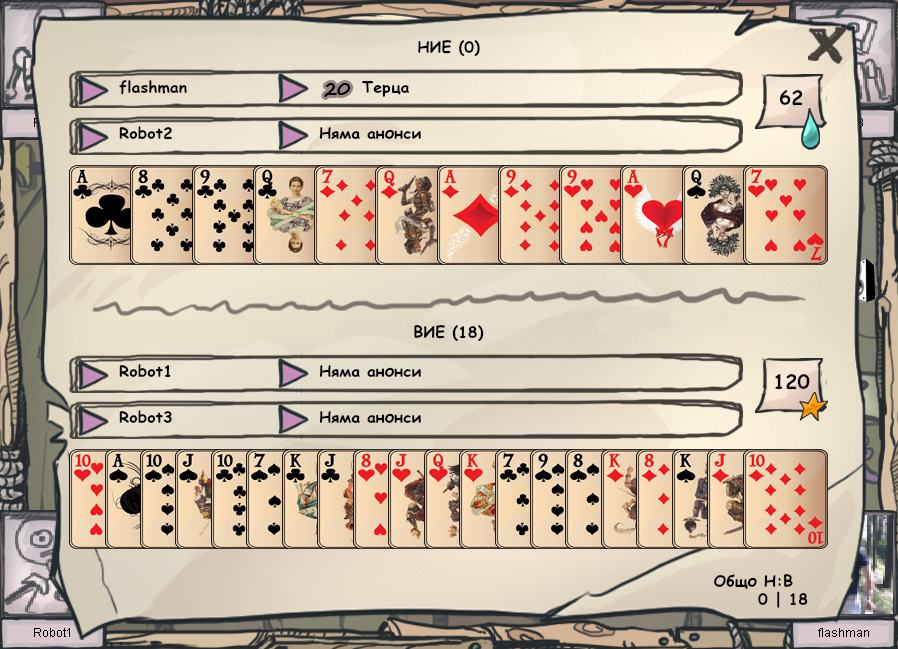The image size is (898, 649).
Task: Choose Robot1's row under ВИЕ
Action: [x=175, y=372]
